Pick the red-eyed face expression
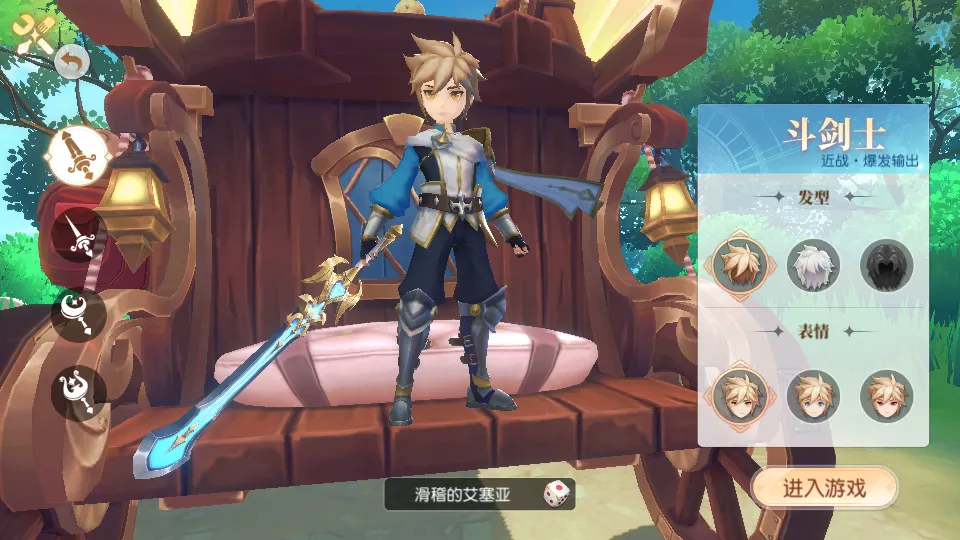 [x=886, y=396]
